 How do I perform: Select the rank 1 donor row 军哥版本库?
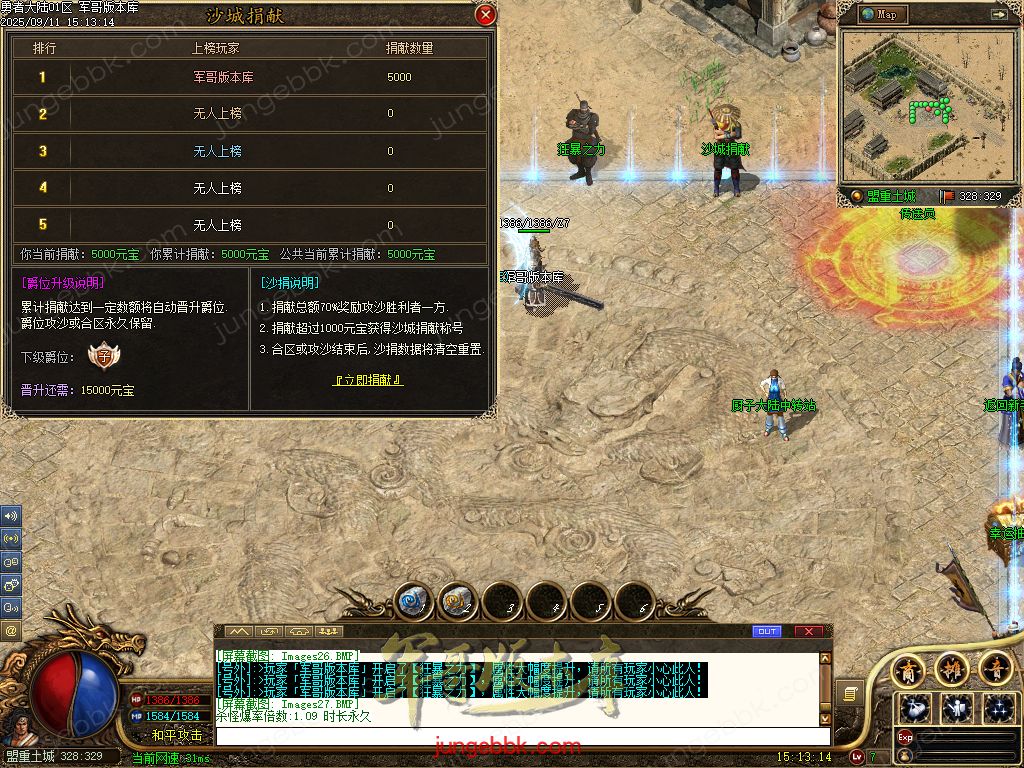pos(250,77)
